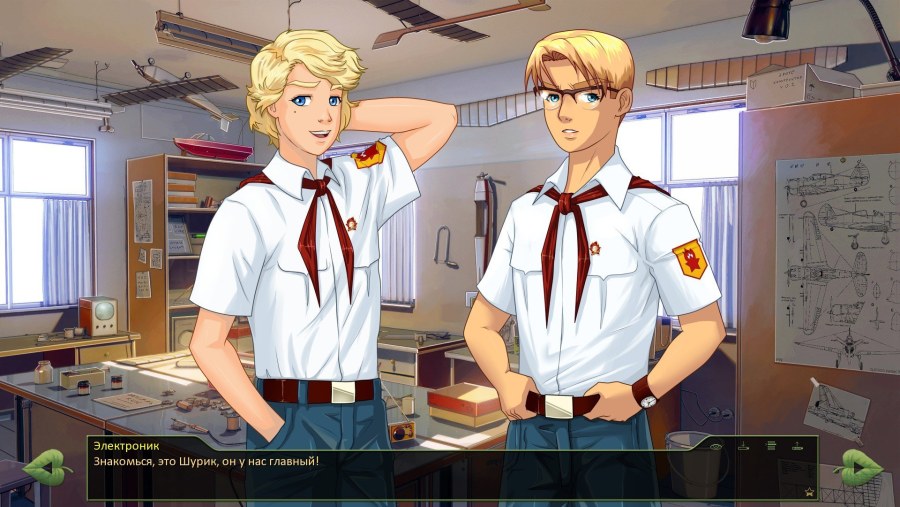
Task: Click the green forward leaf arrow
Action: 858,467
